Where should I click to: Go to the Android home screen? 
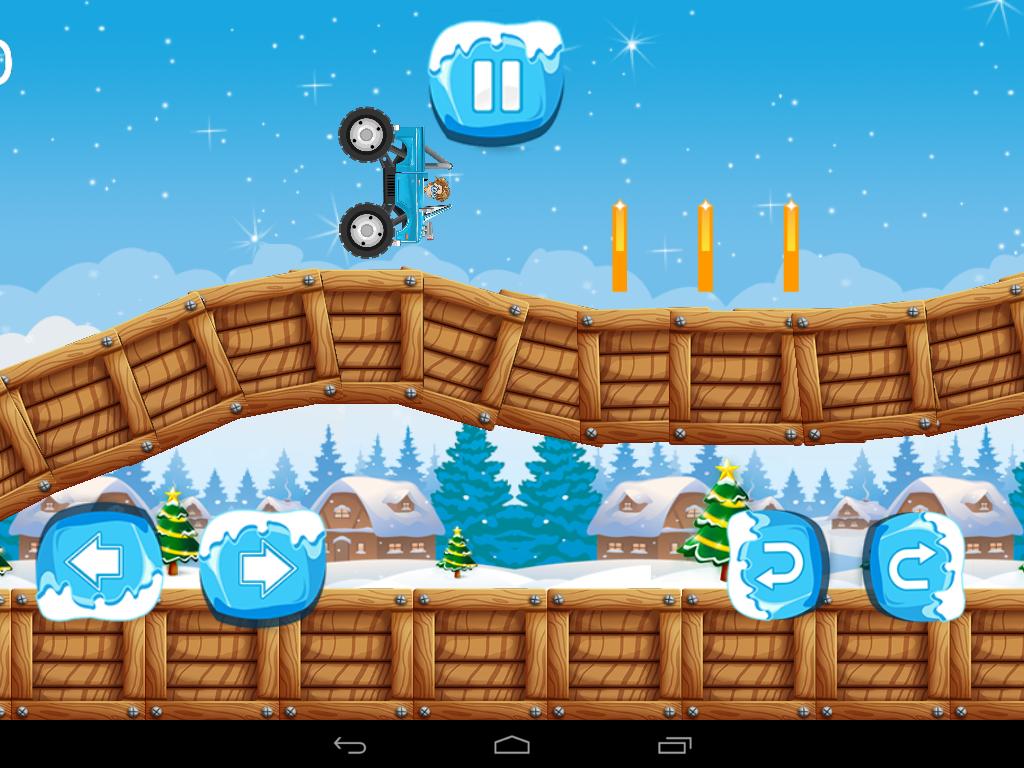coord(512,745)
